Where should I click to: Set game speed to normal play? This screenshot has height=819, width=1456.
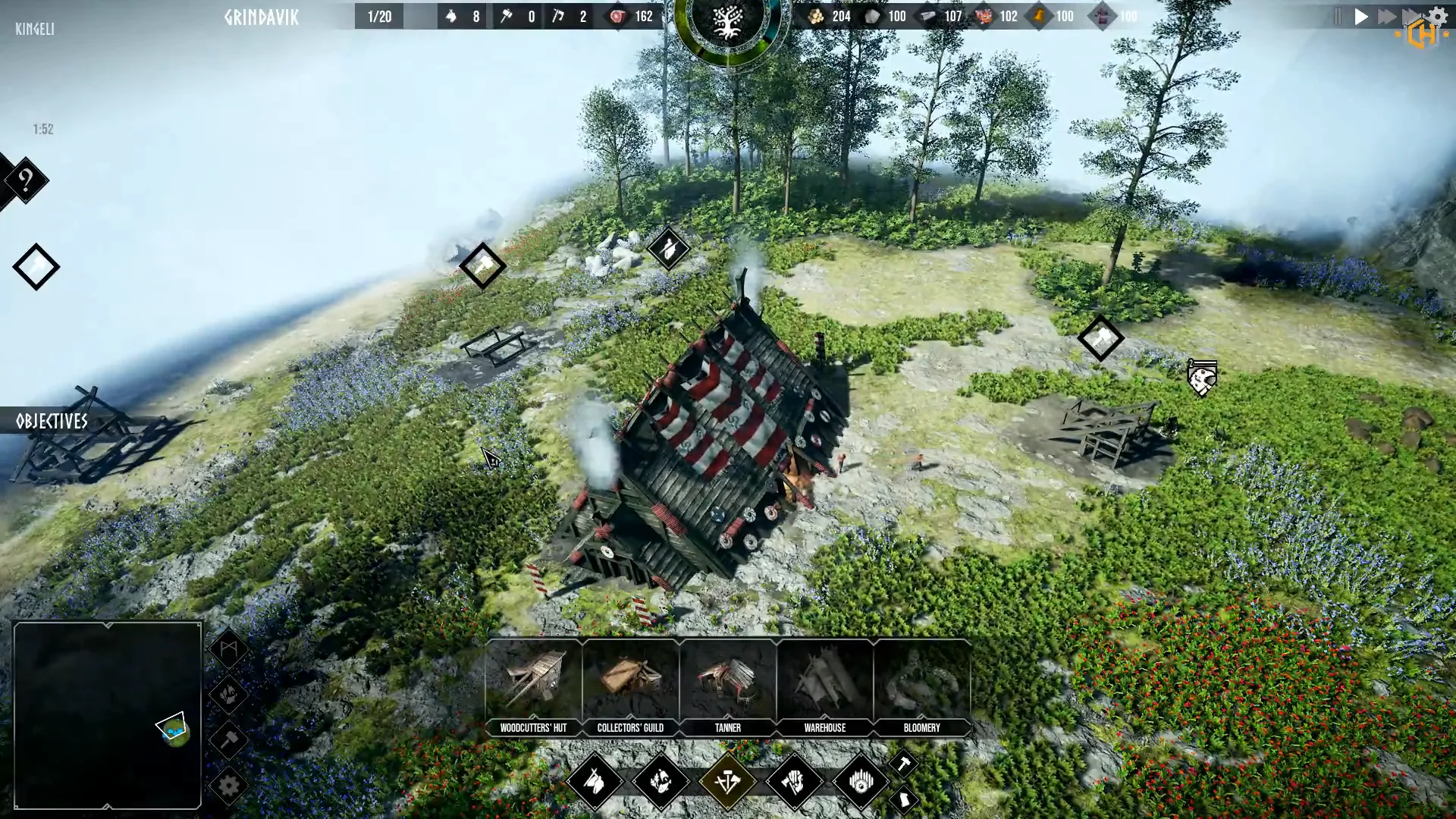(x=1362, y=17)
